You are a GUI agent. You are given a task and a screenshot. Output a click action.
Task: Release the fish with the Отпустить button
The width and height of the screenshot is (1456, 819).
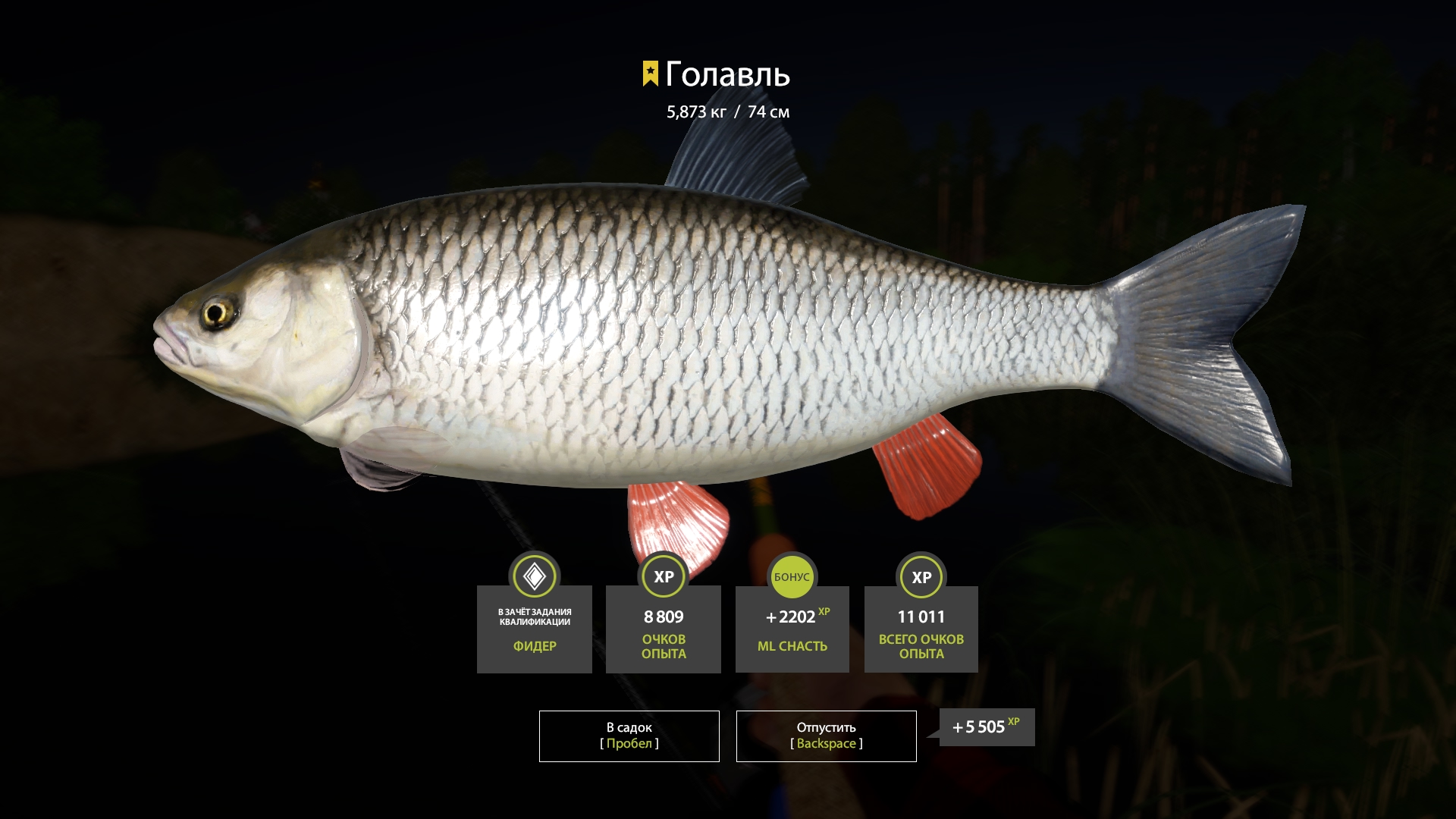[826, 736]
